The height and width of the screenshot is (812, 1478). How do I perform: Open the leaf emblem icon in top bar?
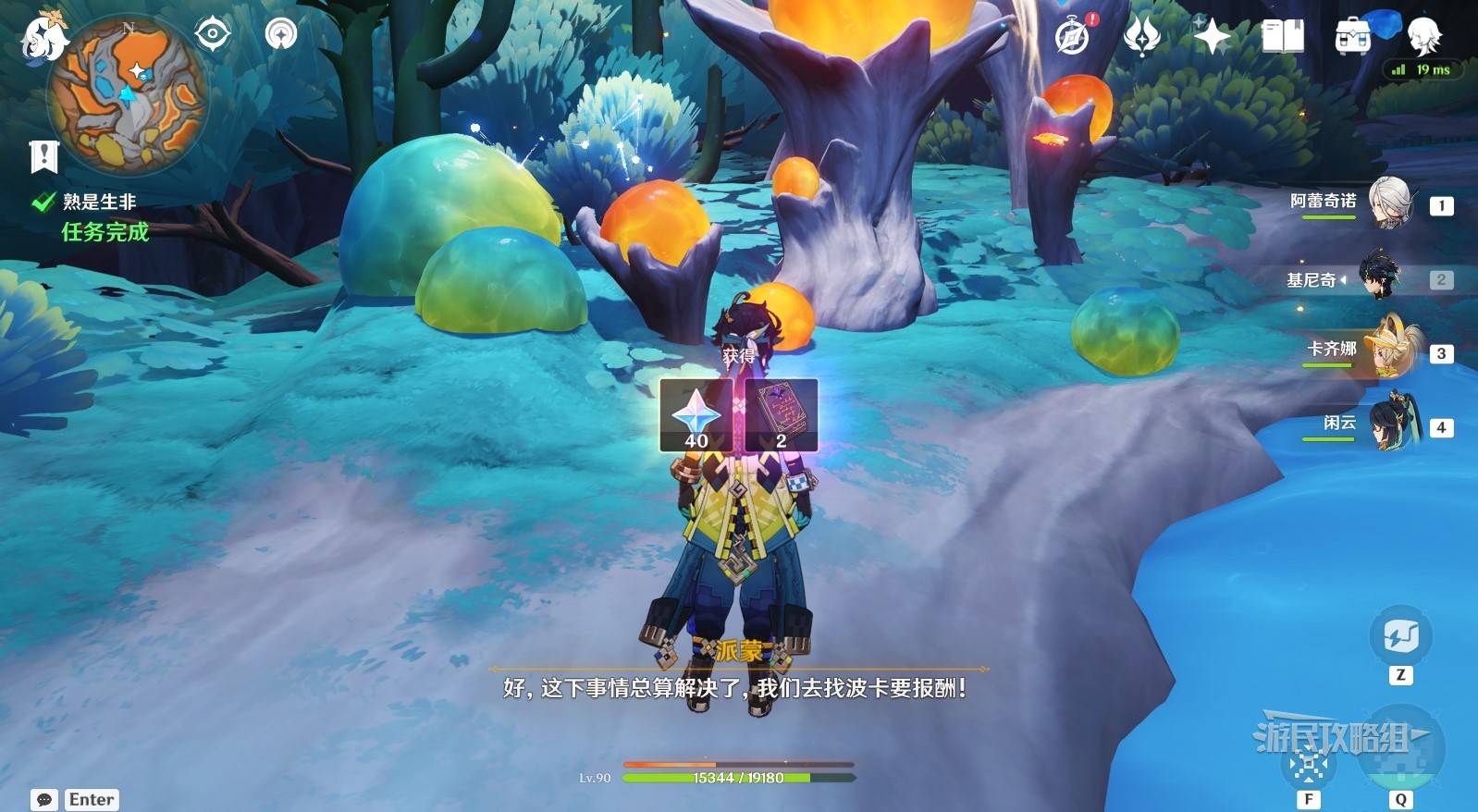point(1142,37)
